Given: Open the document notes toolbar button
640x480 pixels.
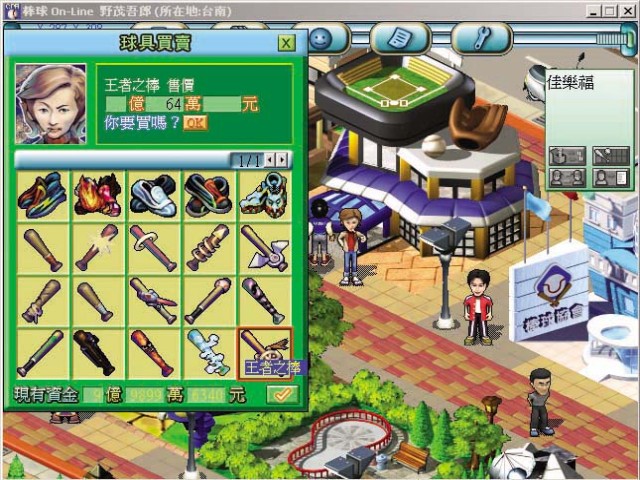Looking at the screenshot, I should [400, 38].
